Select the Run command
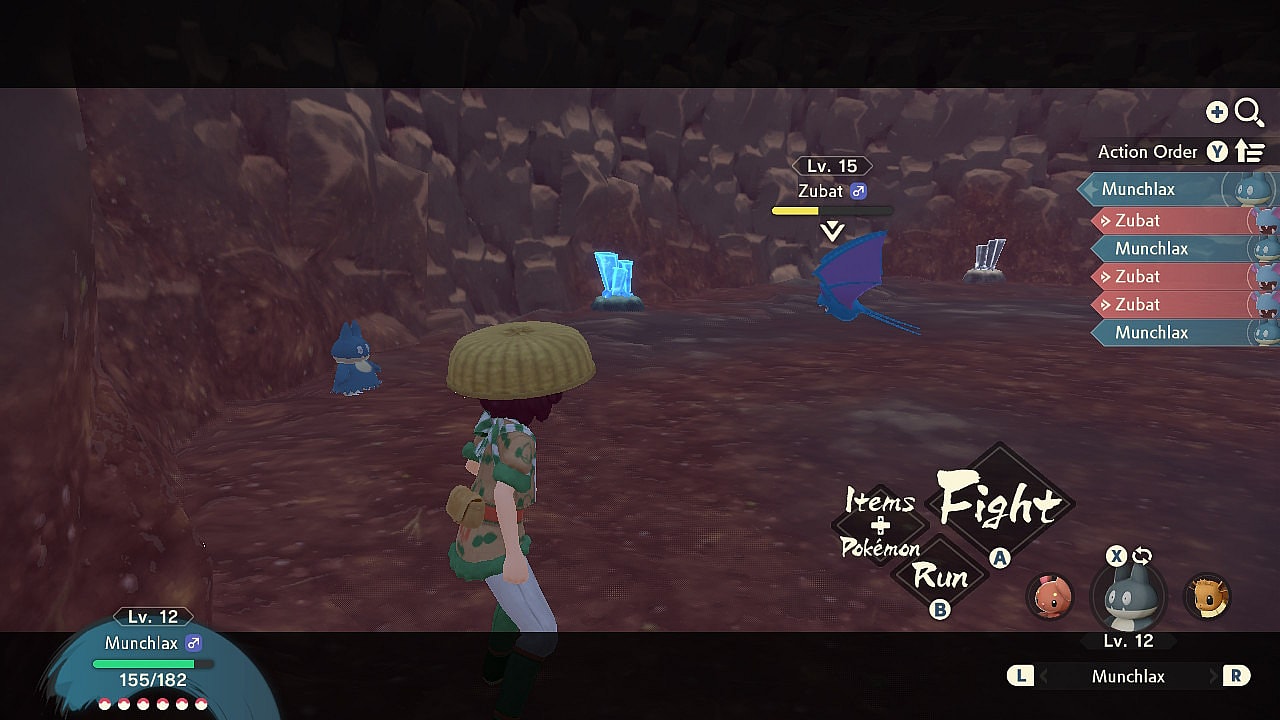1280x720 pixels. [x=939, y=577]
